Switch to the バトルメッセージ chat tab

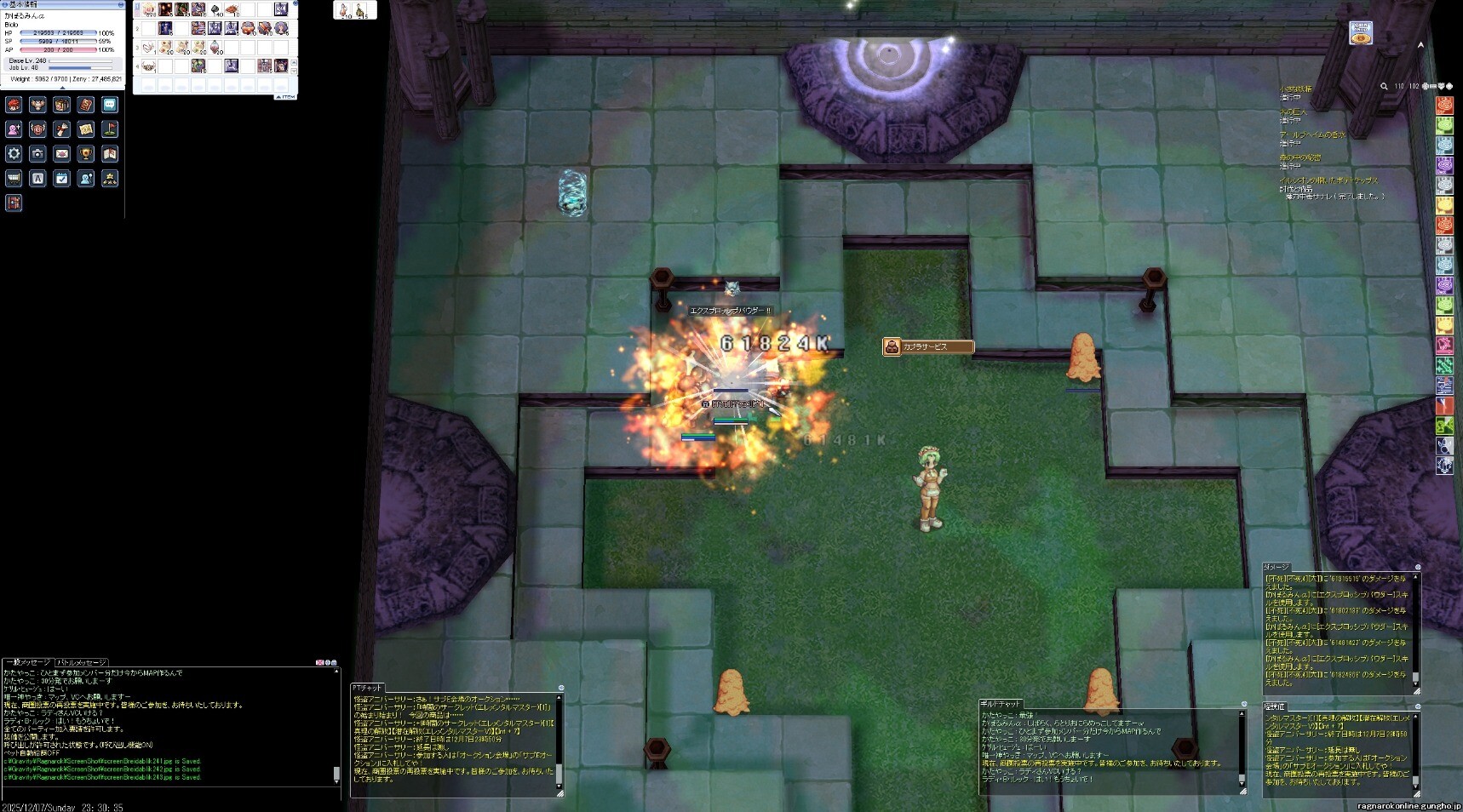82,662
